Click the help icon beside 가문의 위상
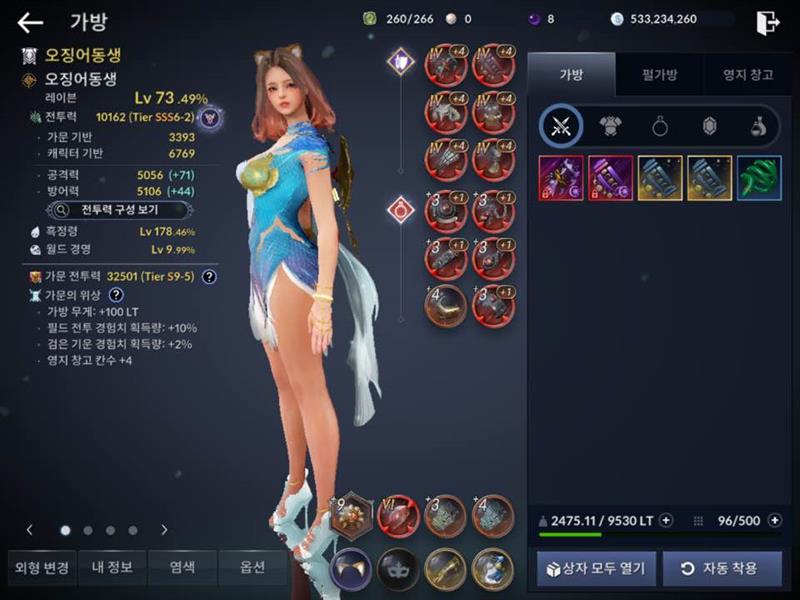 [x=116, y=295]
